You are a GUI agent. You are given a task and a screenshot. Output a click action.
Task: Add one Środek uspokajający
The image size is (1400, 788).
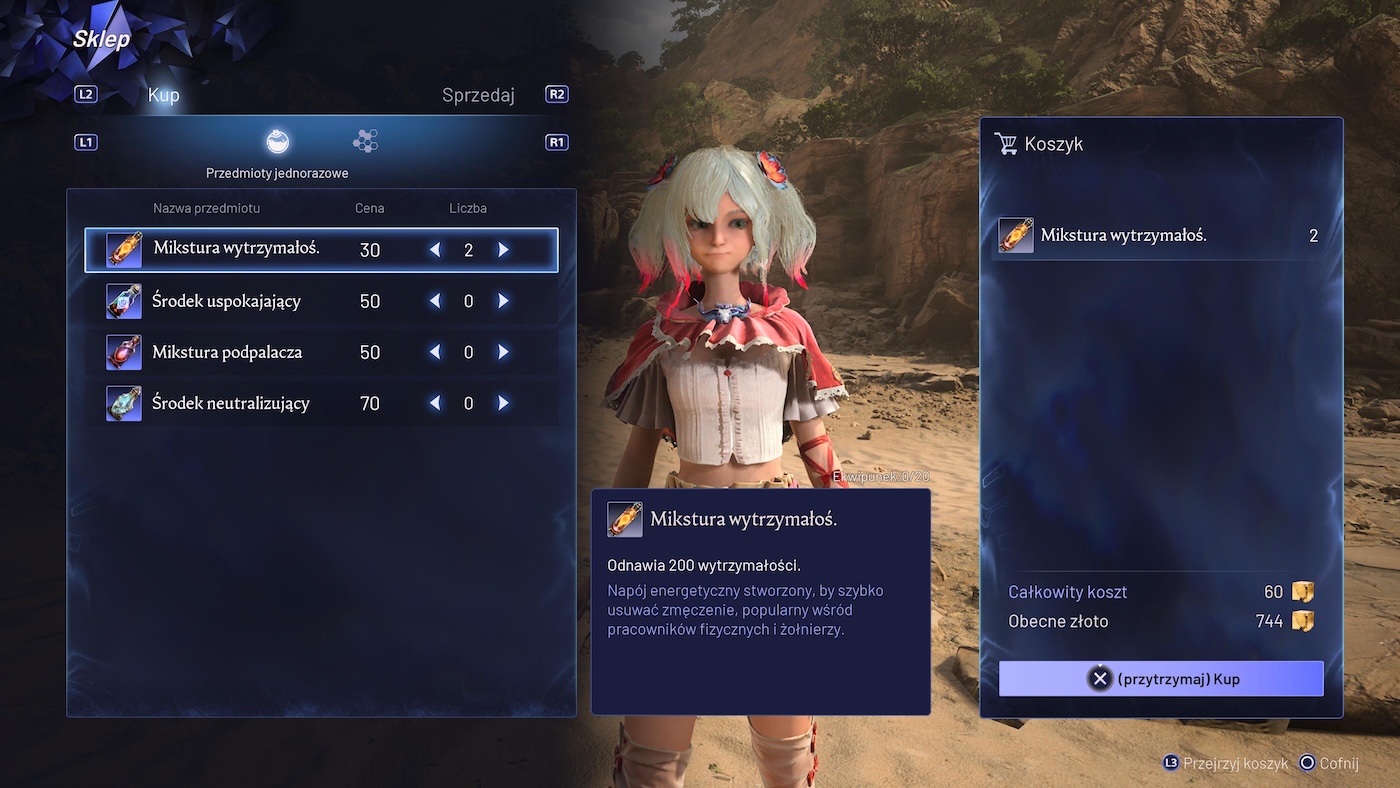coord(503,301)
